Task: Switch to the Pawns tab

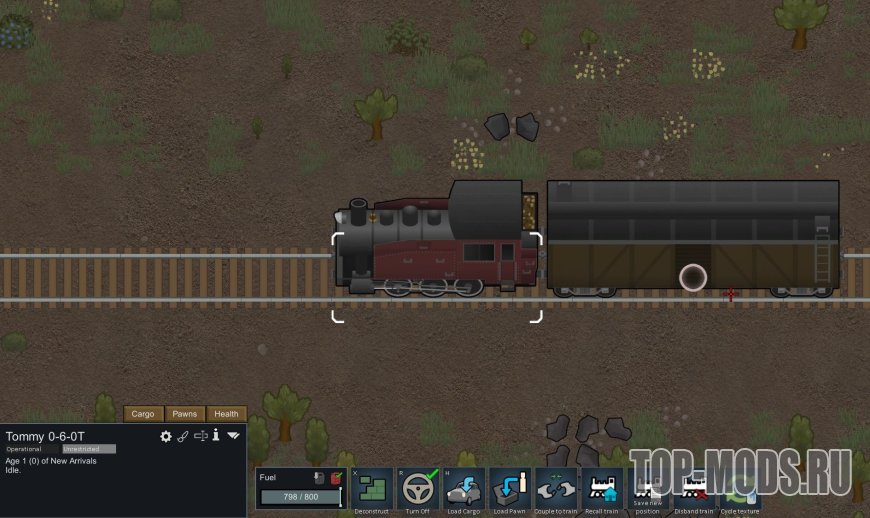Action: click(x=184, y=414)
